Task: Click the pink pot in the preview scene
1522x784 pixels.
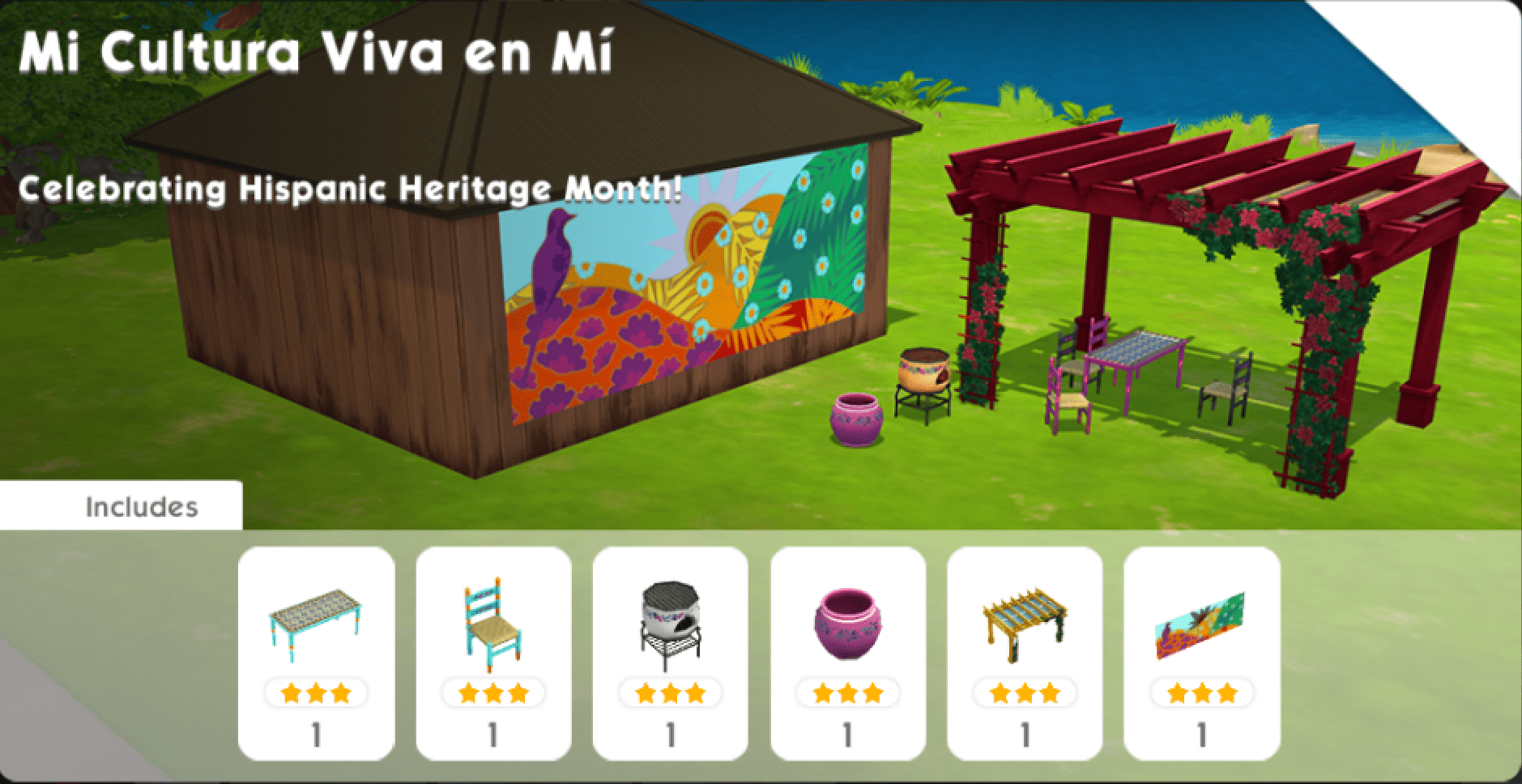Action: click(x=855, y=421)
